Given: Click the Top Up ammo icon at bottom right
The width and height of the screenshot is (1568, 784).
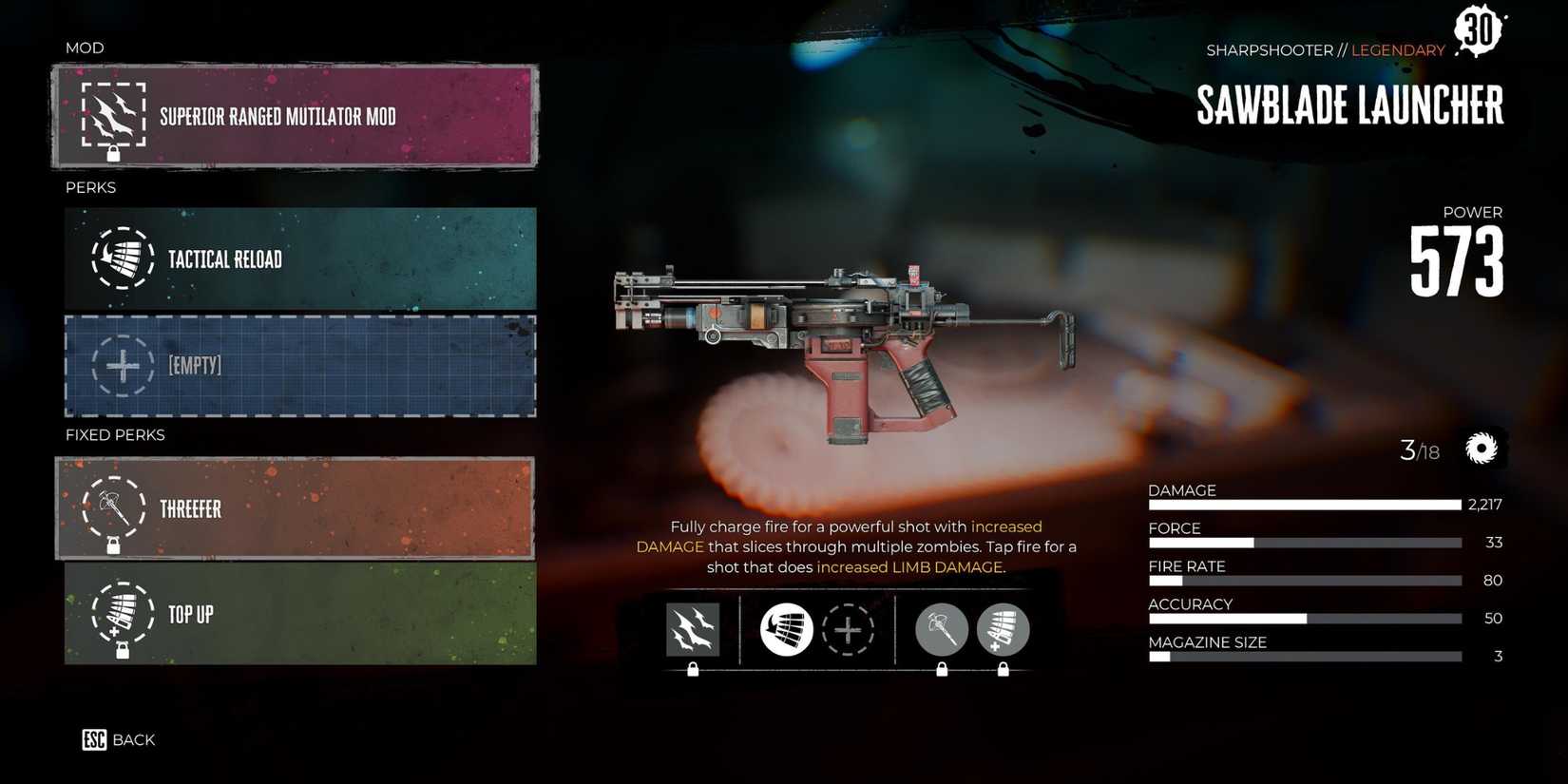Looking at the screenshot, I should 1003,629.
